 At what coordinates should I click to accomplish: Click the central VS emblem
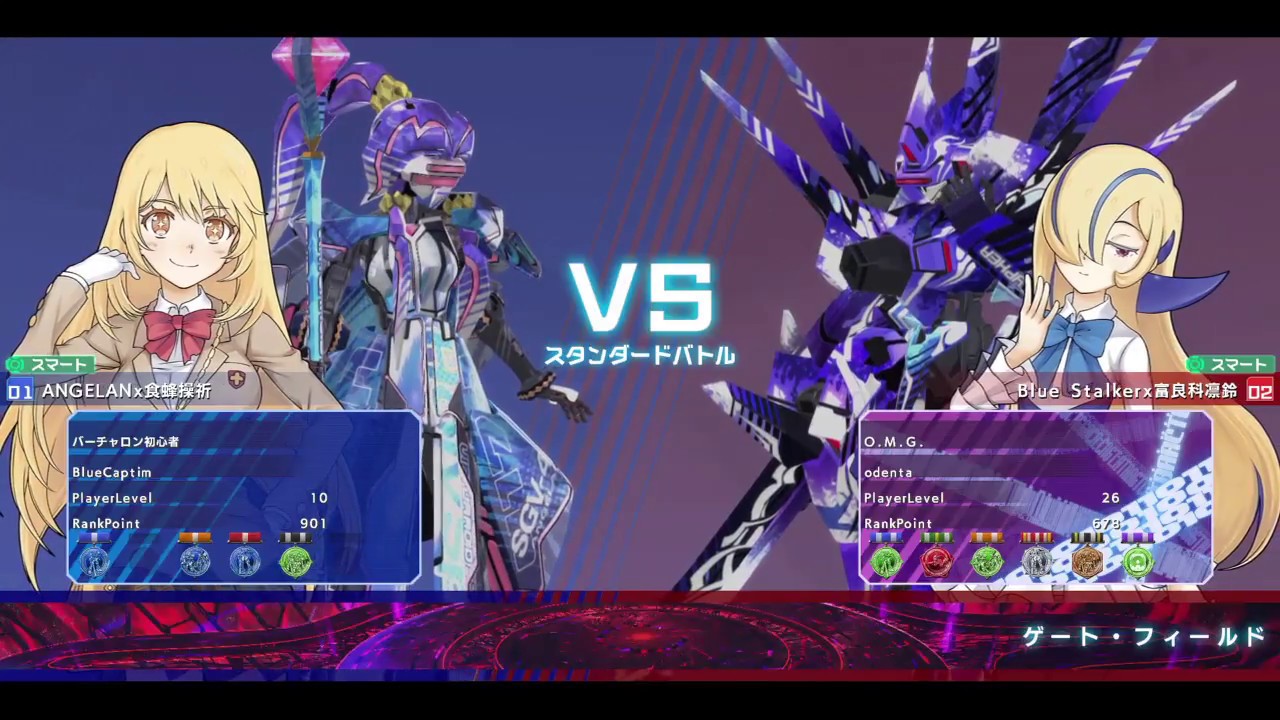pos(640,300)
